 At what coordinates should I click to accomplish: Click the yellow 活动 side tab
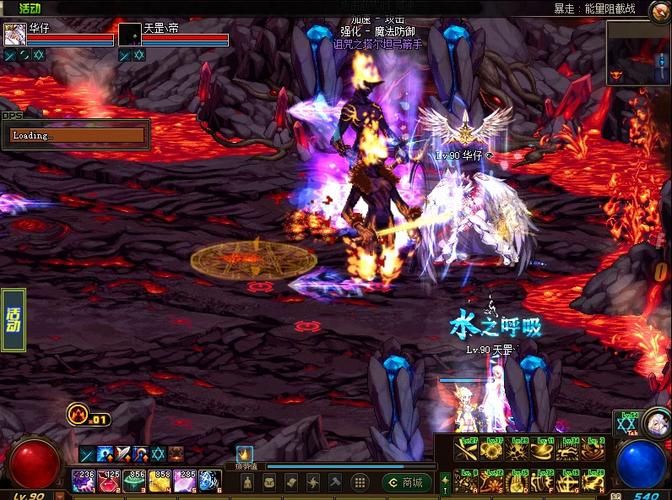tap(13, 319)
